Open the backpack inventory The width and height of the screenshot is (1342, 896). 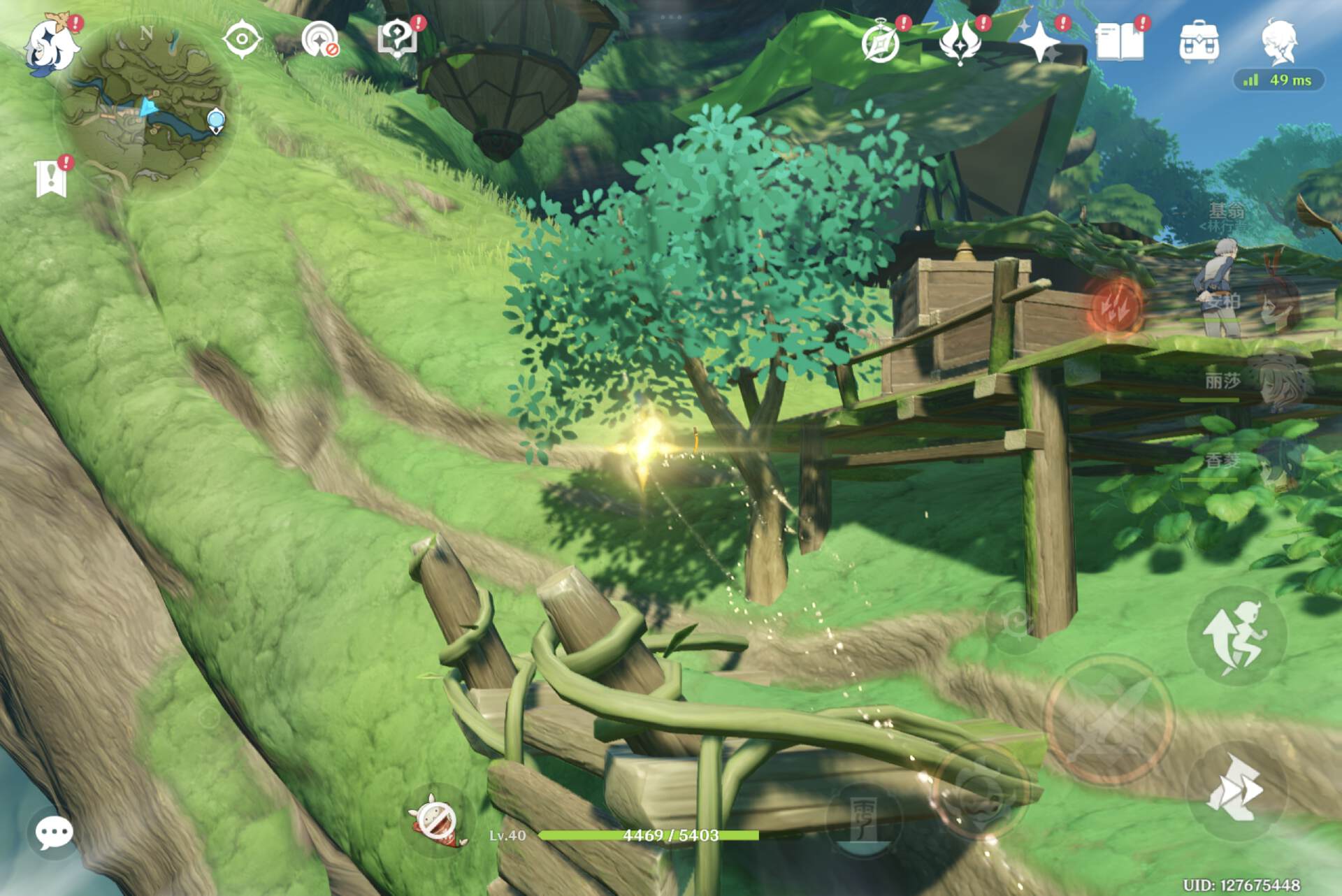[x=1199, y=43]
